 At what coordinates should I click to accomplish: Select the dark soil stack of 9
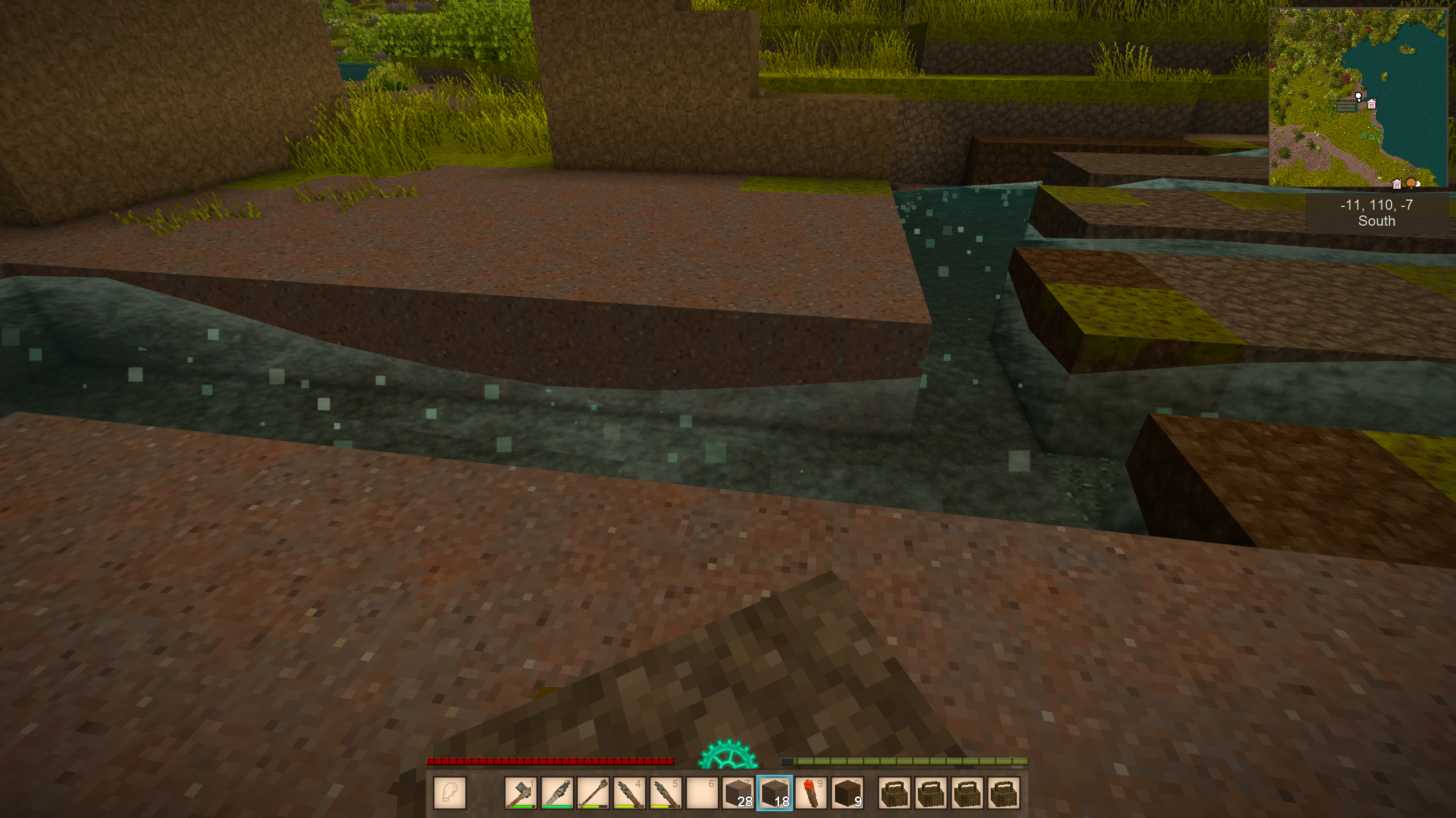(x=847, y=792)
